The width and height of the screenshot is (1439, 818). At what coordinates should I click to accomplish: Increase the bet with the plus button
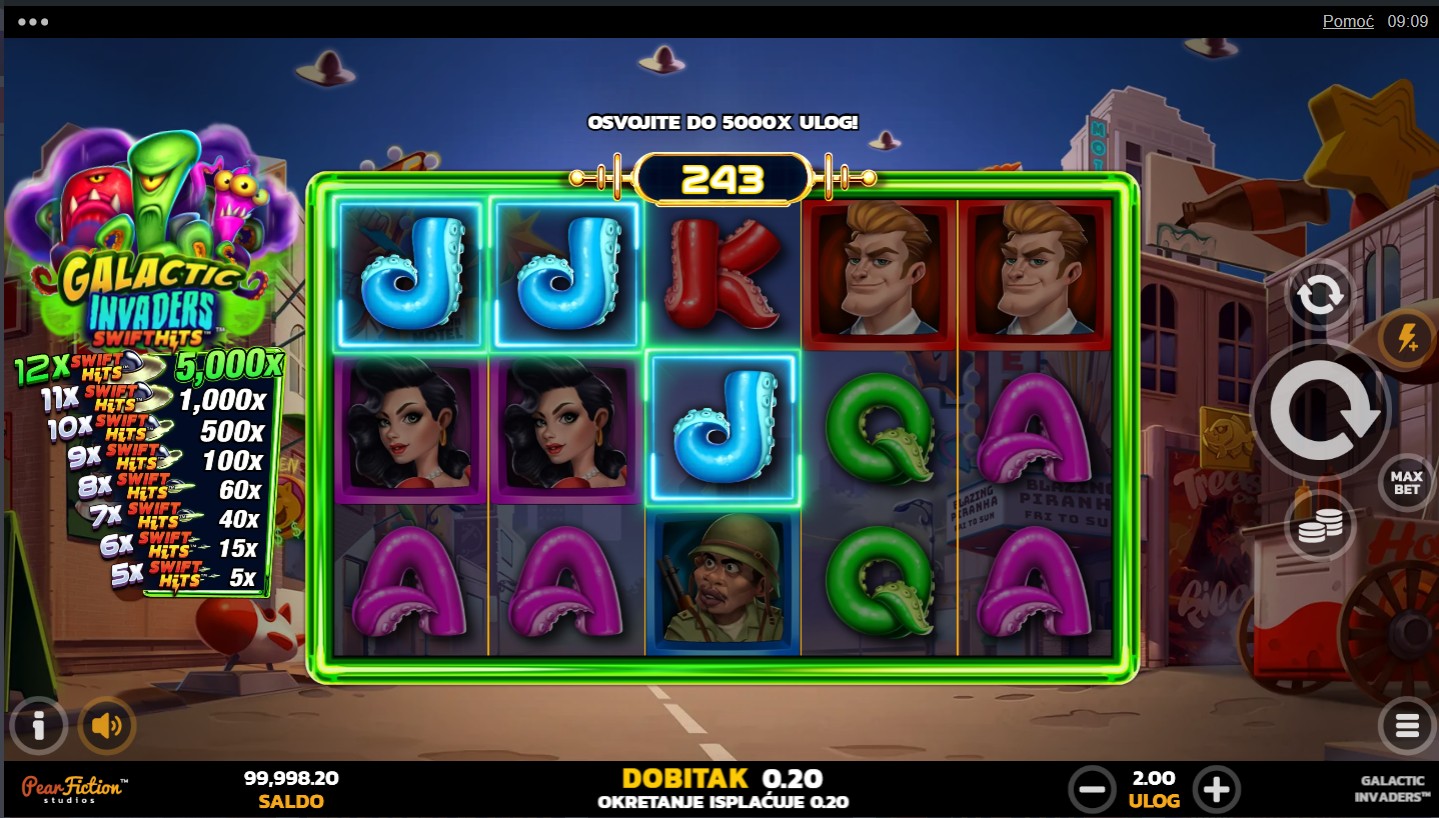[x=1215, y=790]
